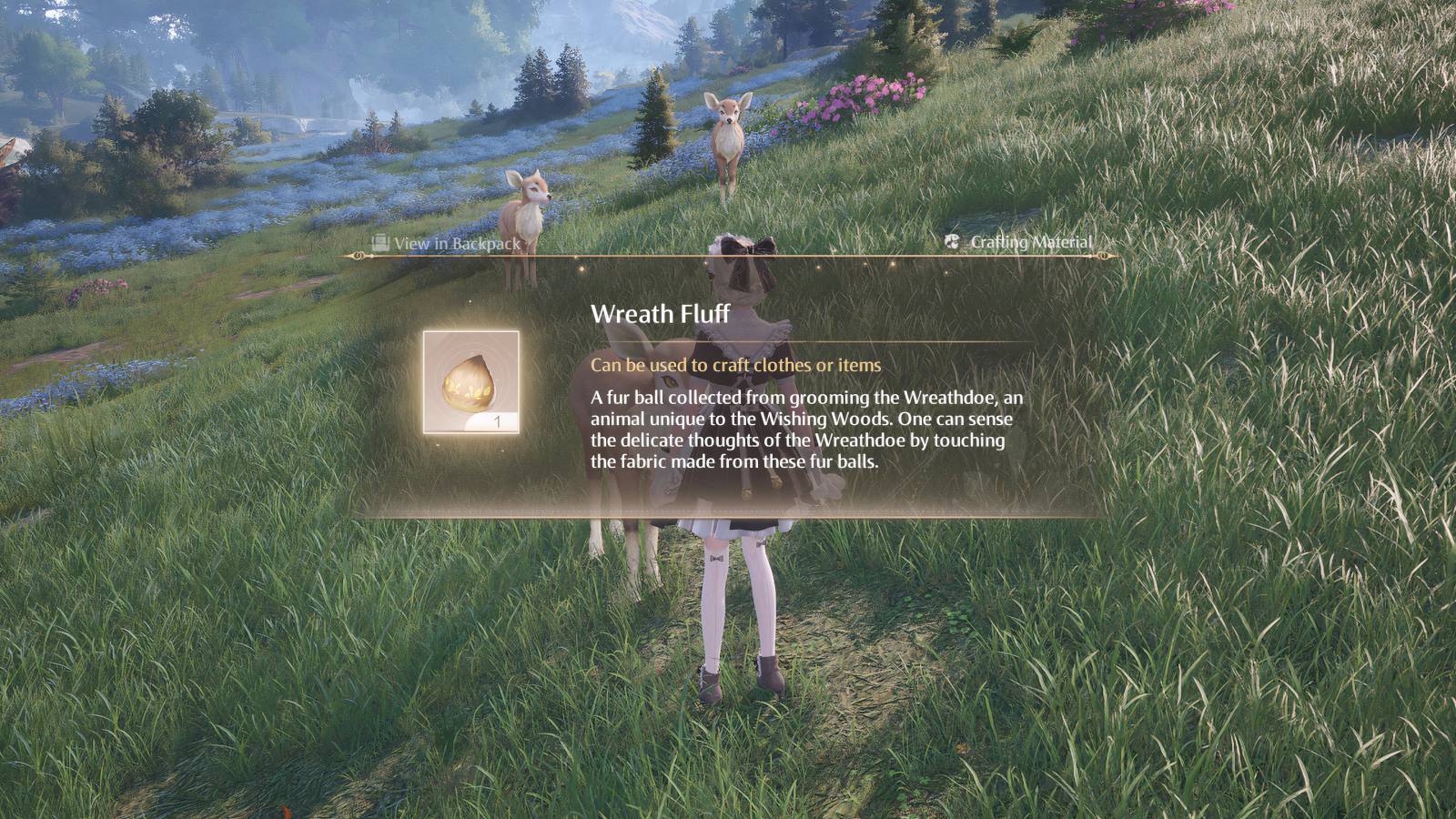Select the paw icon next to Crafting Material
Screen dimensions: 1456x819
tap(952, 242)
